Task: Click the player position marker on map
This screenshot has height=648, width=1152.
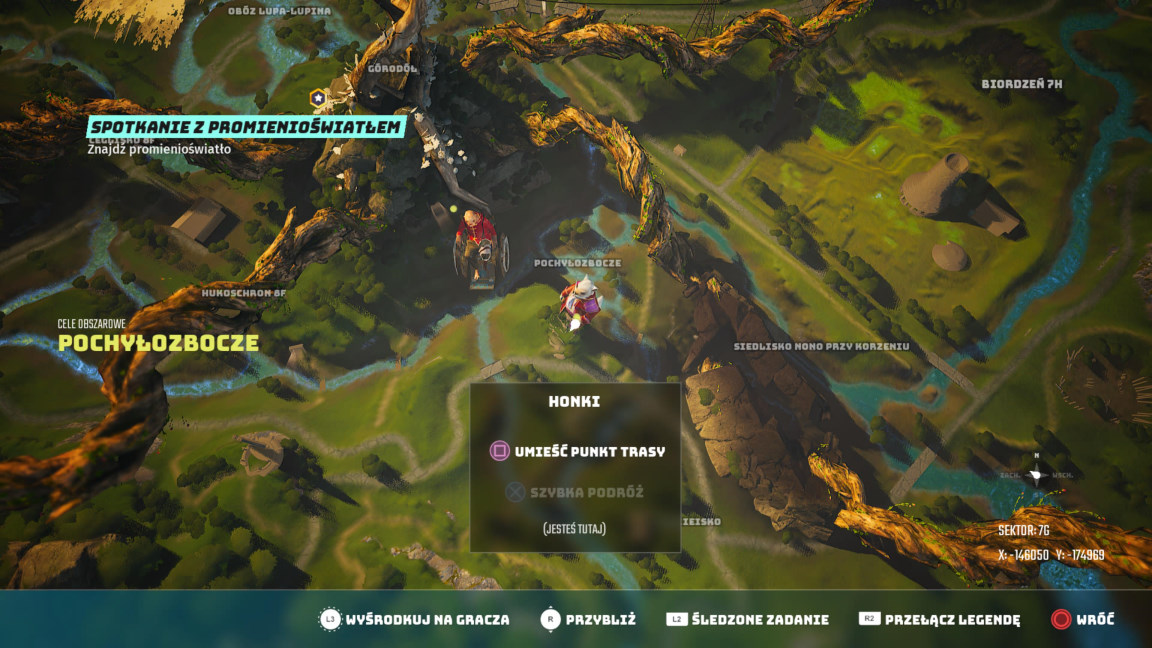Action: point(580,303)
